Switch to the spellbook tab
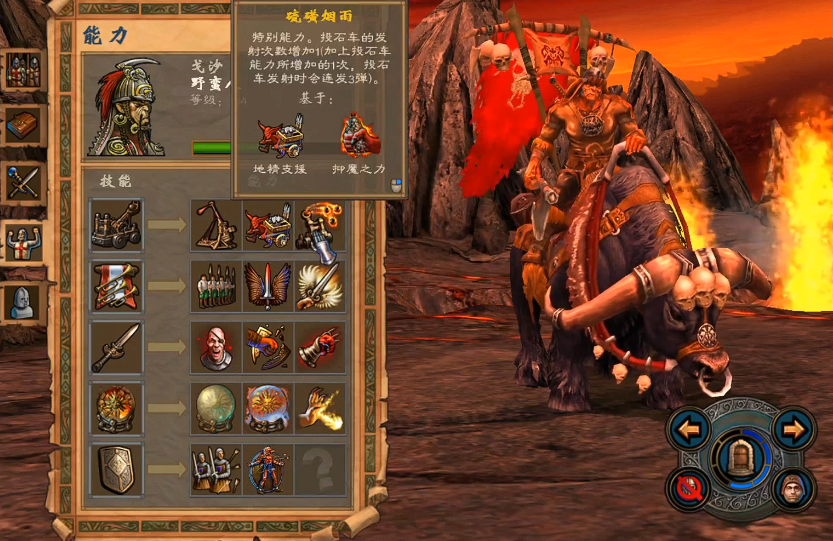833x541 pixels. (22, 126)
